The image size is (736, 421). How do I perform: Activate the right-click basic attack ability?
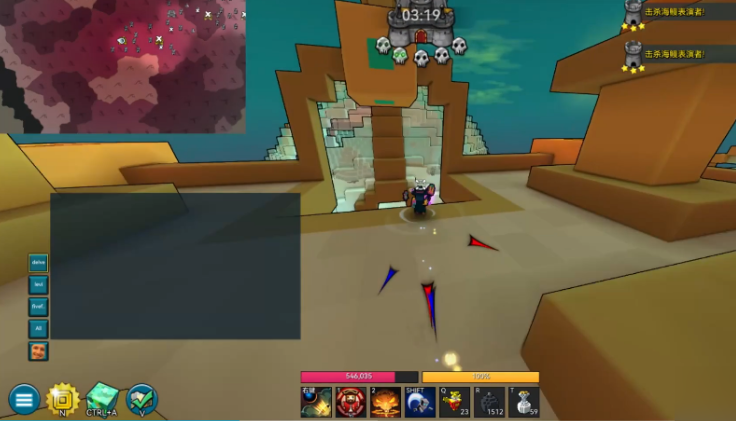point(316,402)
